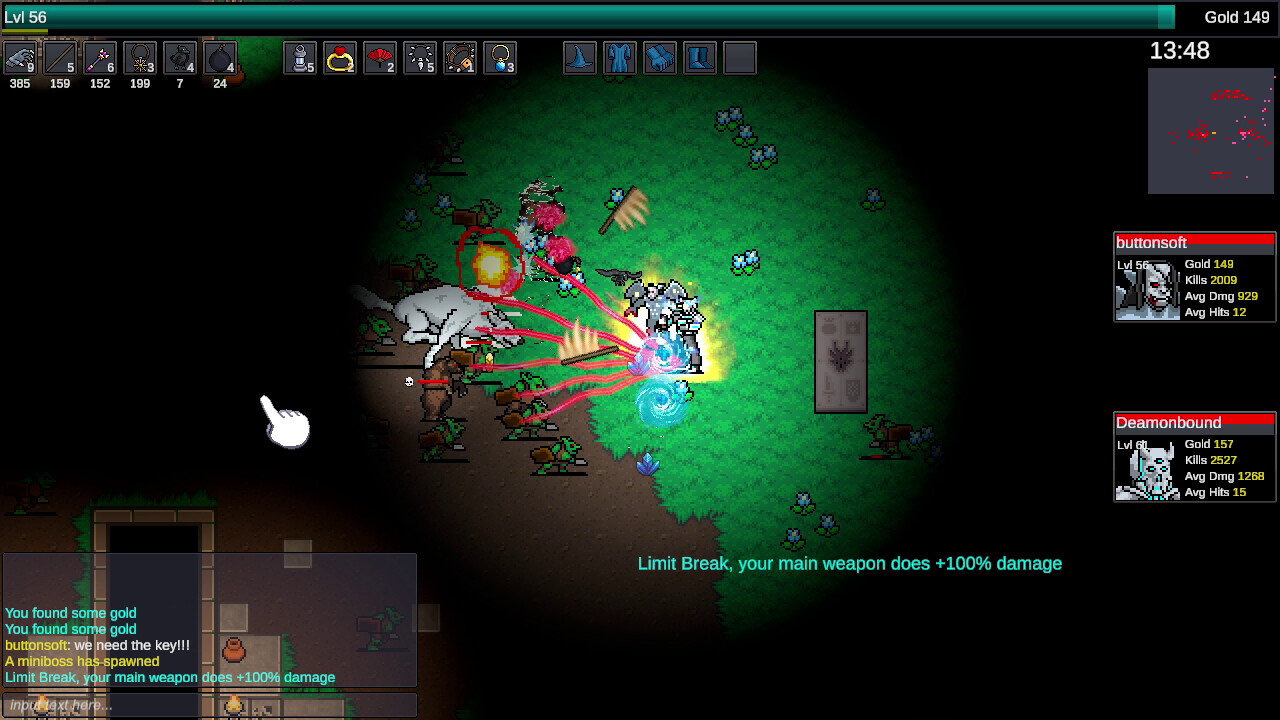Choose the blue gloves equipment slot
Image resolution: width=1280 pixels, height=720 pixels.
660,58
